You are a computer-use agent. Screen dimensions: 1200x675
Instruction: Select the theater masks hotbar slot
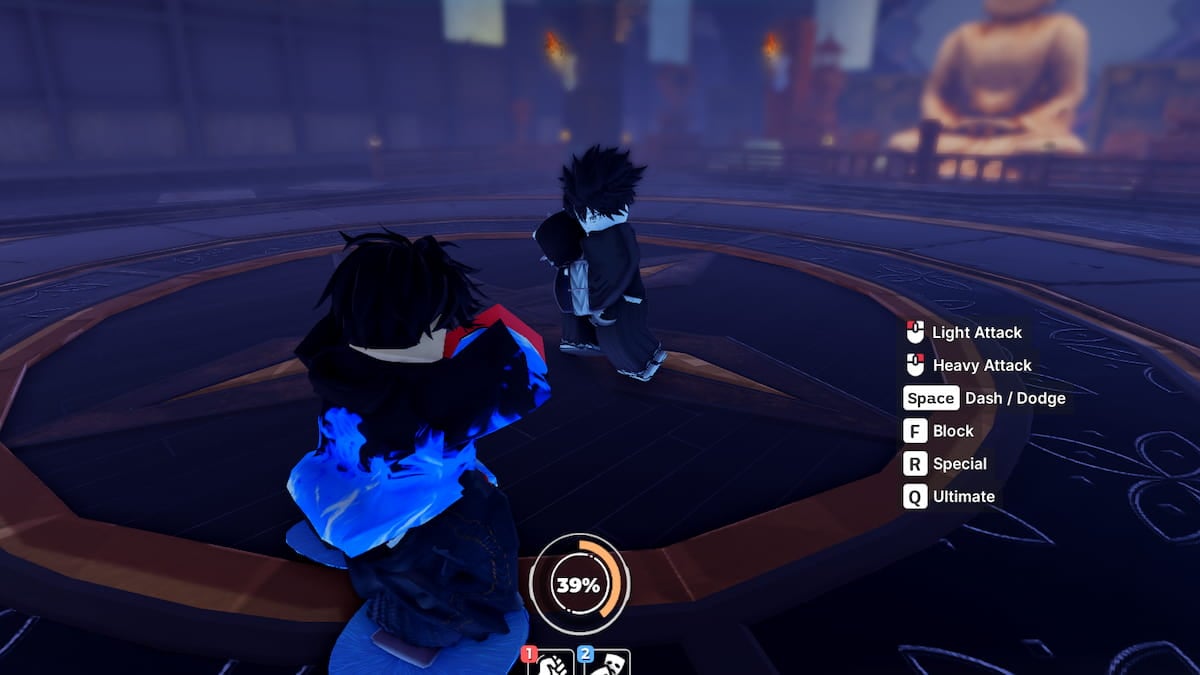[607, 662]
